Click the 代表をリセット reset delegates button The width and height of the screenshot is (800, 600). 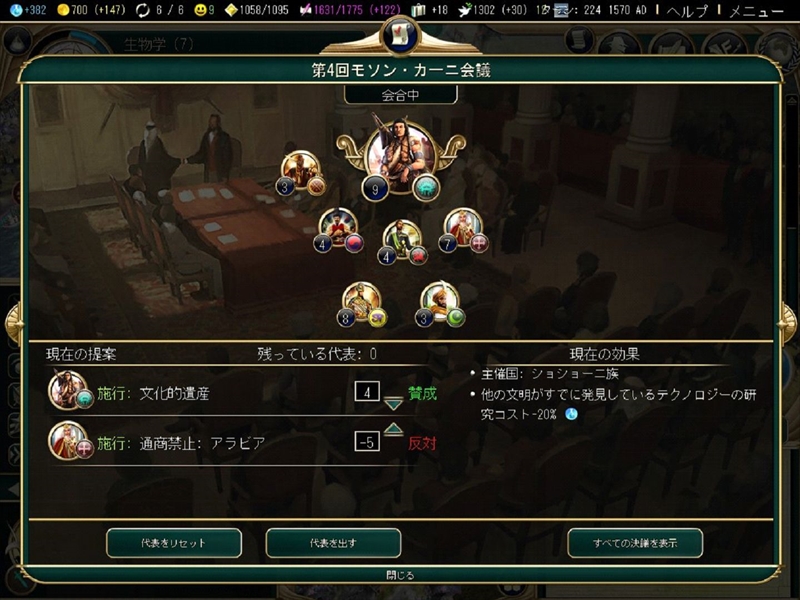click(174, 542)
